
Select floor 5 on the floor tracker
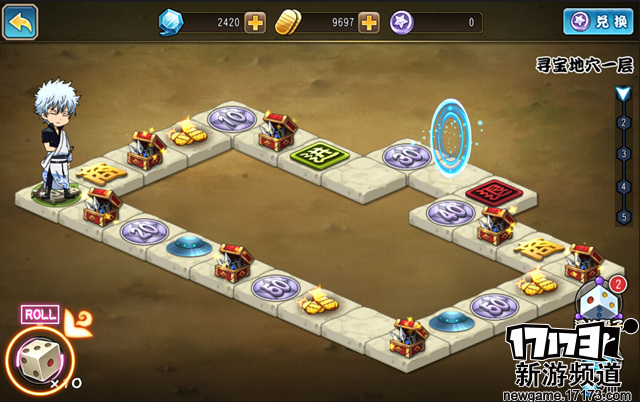[x=623, y=216]
